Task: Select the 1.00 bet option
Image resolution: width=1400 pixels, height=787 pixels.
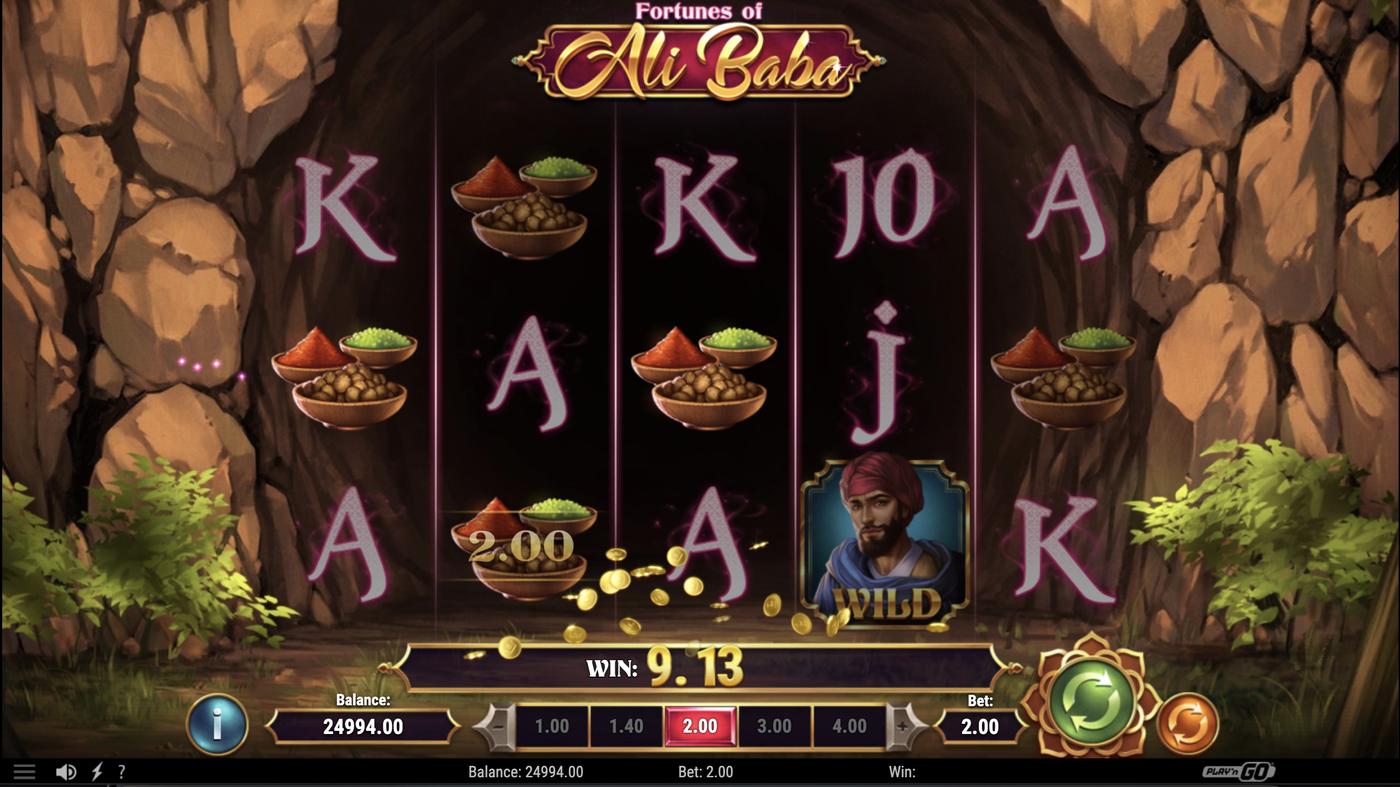Action: [x=553, y=726]
